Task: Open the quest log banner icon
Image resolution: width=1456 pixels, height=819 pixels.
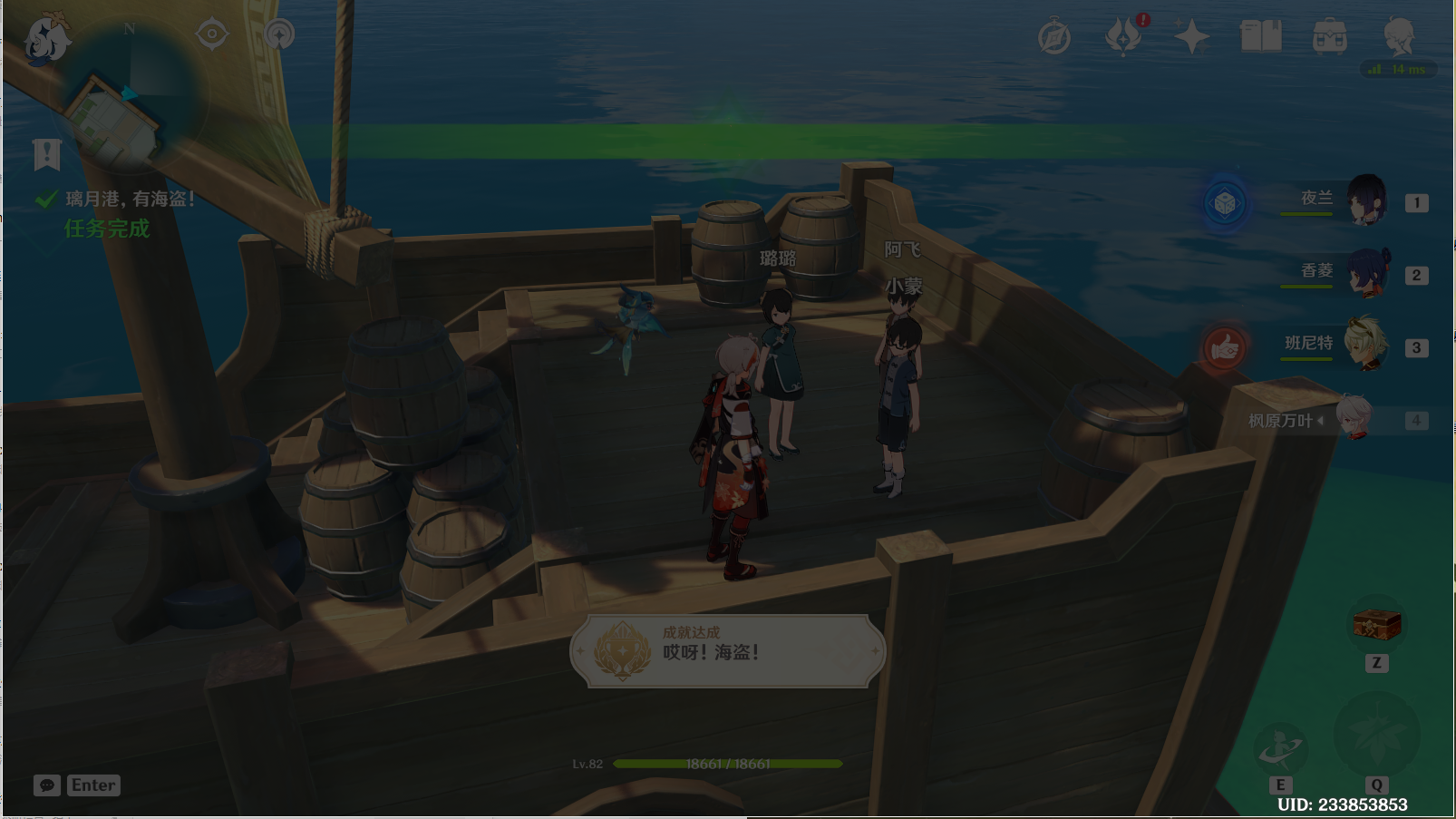Action: 46,155
